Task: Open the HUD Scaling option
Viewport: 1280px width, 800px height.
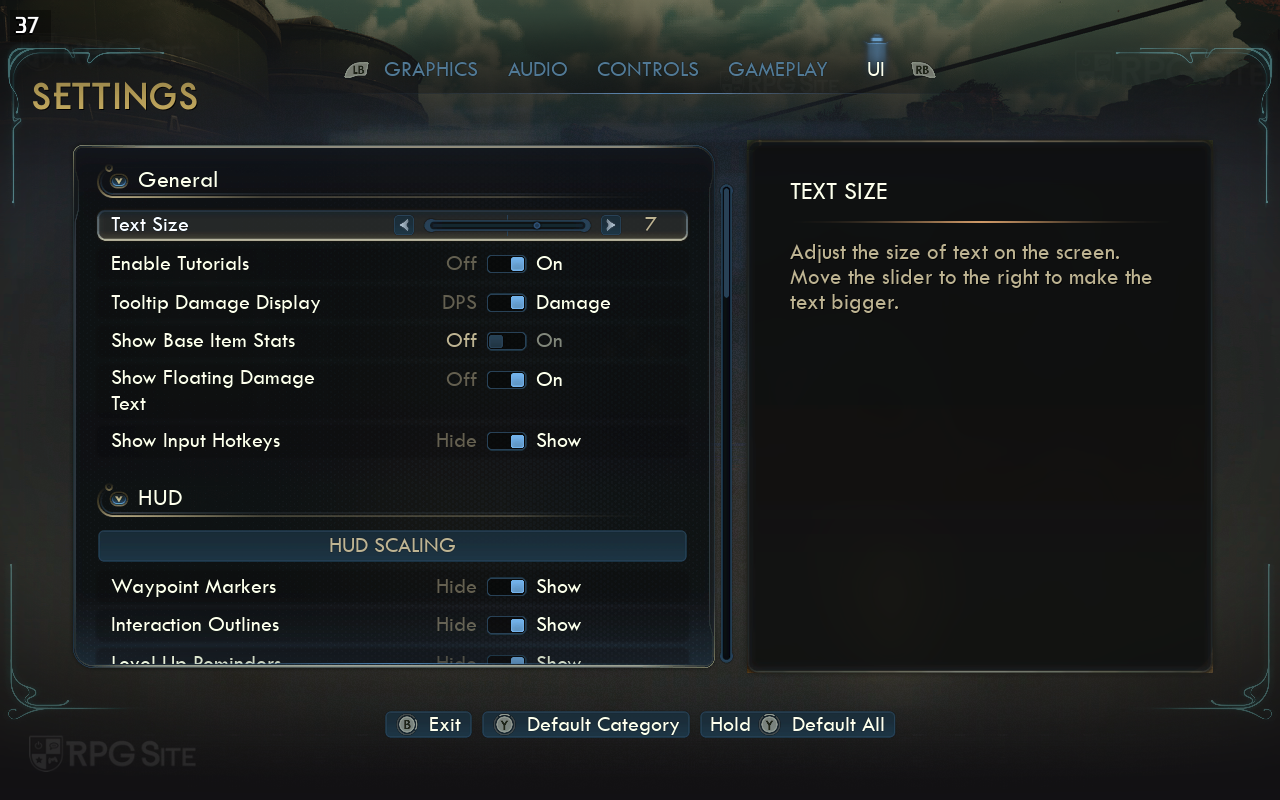Action: (392, 546)
